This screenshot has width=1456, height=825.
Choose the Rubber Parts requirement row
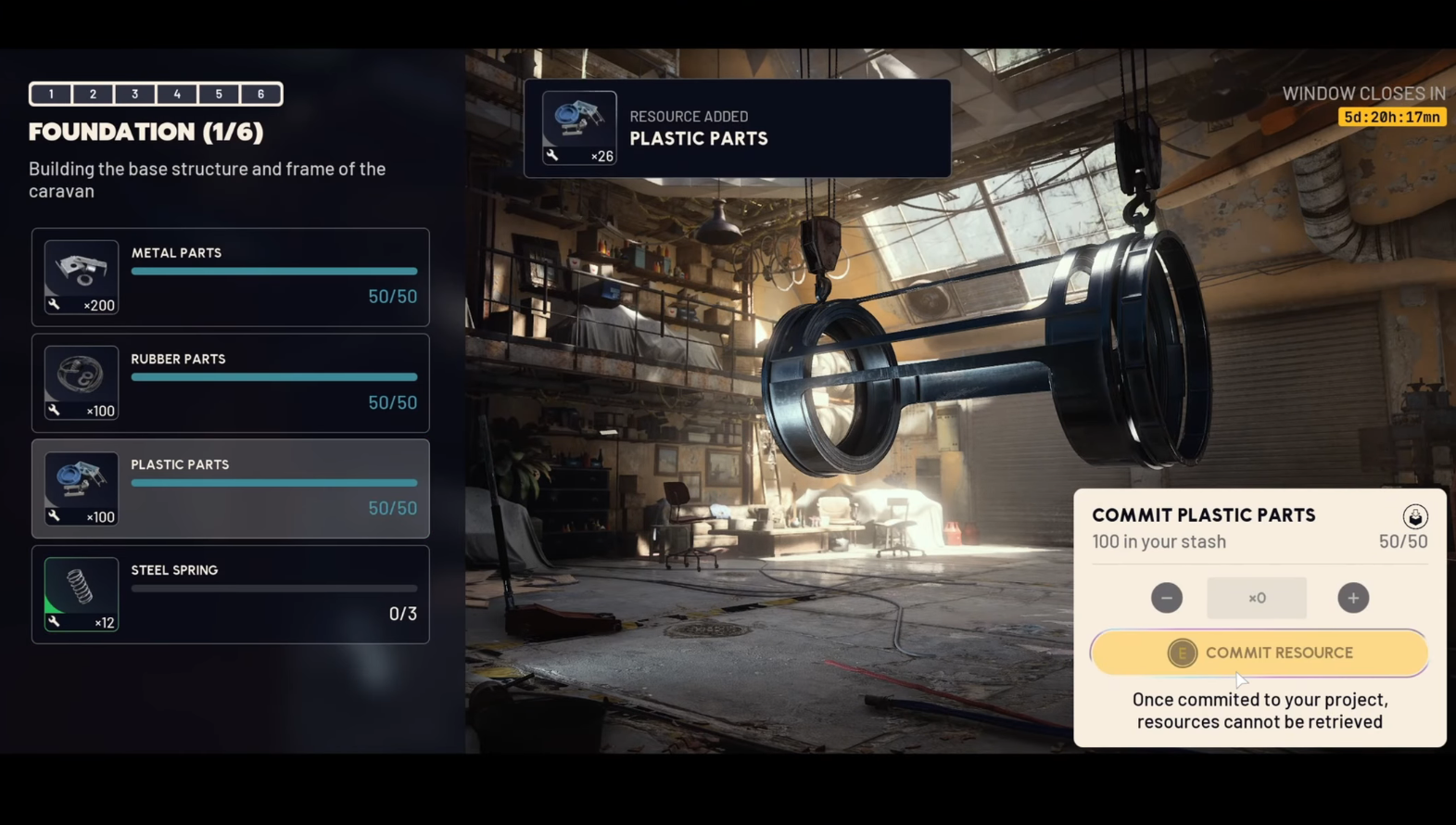[231, 383]
